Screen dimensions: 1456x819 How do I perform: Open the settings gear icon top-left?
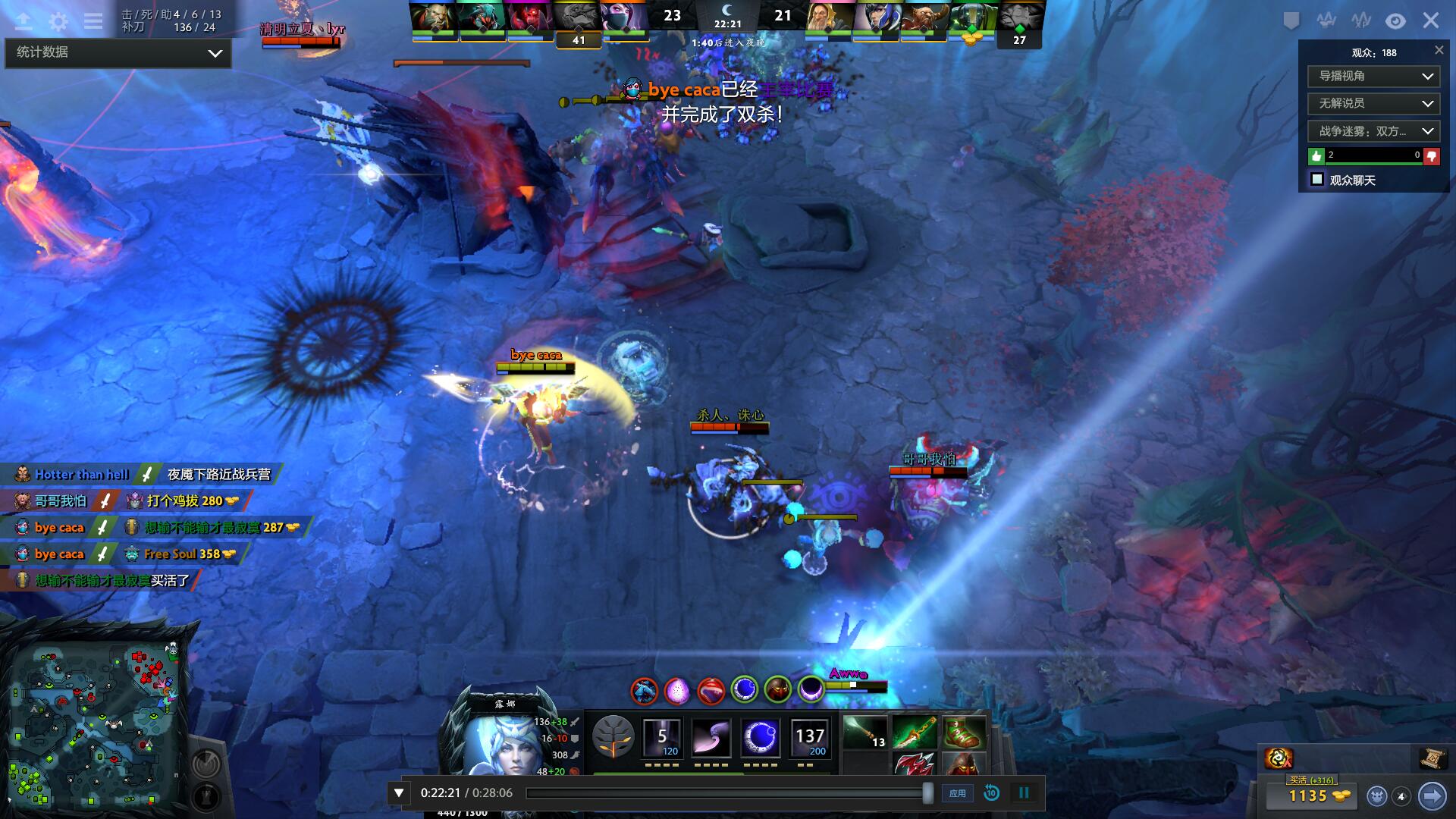pos(57,21)
